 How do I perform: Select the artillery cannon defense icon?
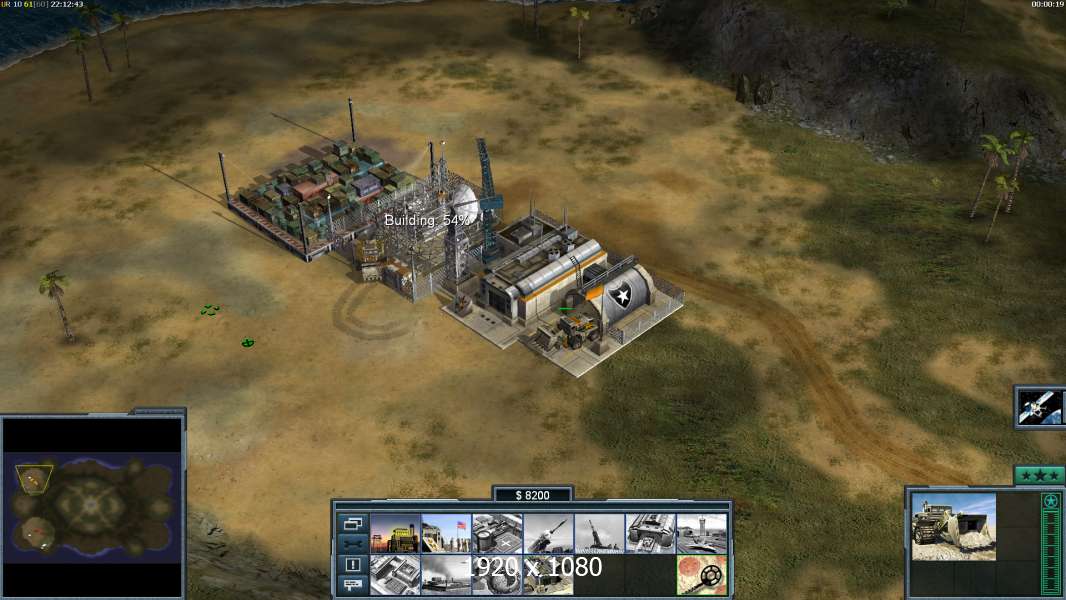(599, 534)
